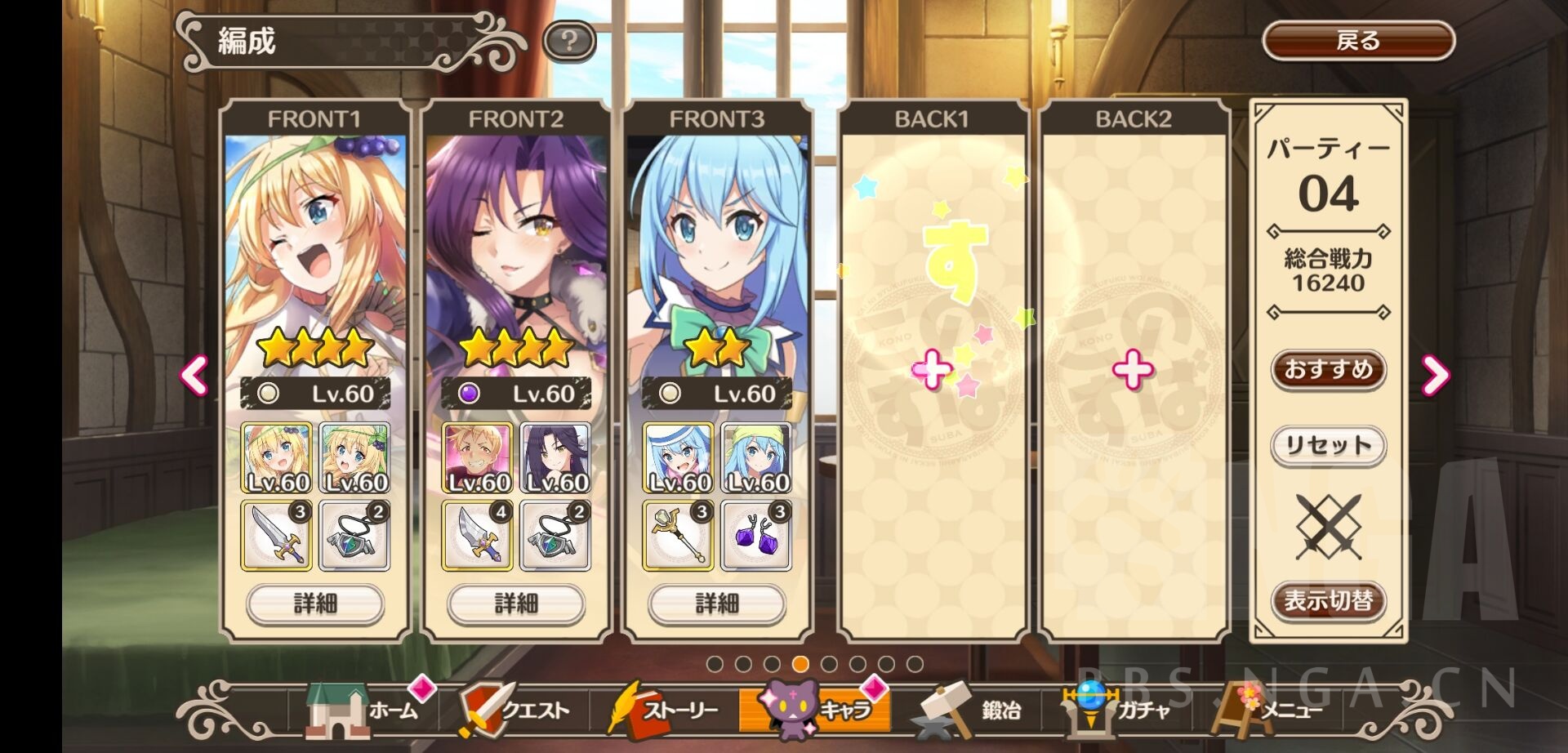
Task: Open the ストーリー story menu
Action: pyautogui.click(x=663, y=711)
